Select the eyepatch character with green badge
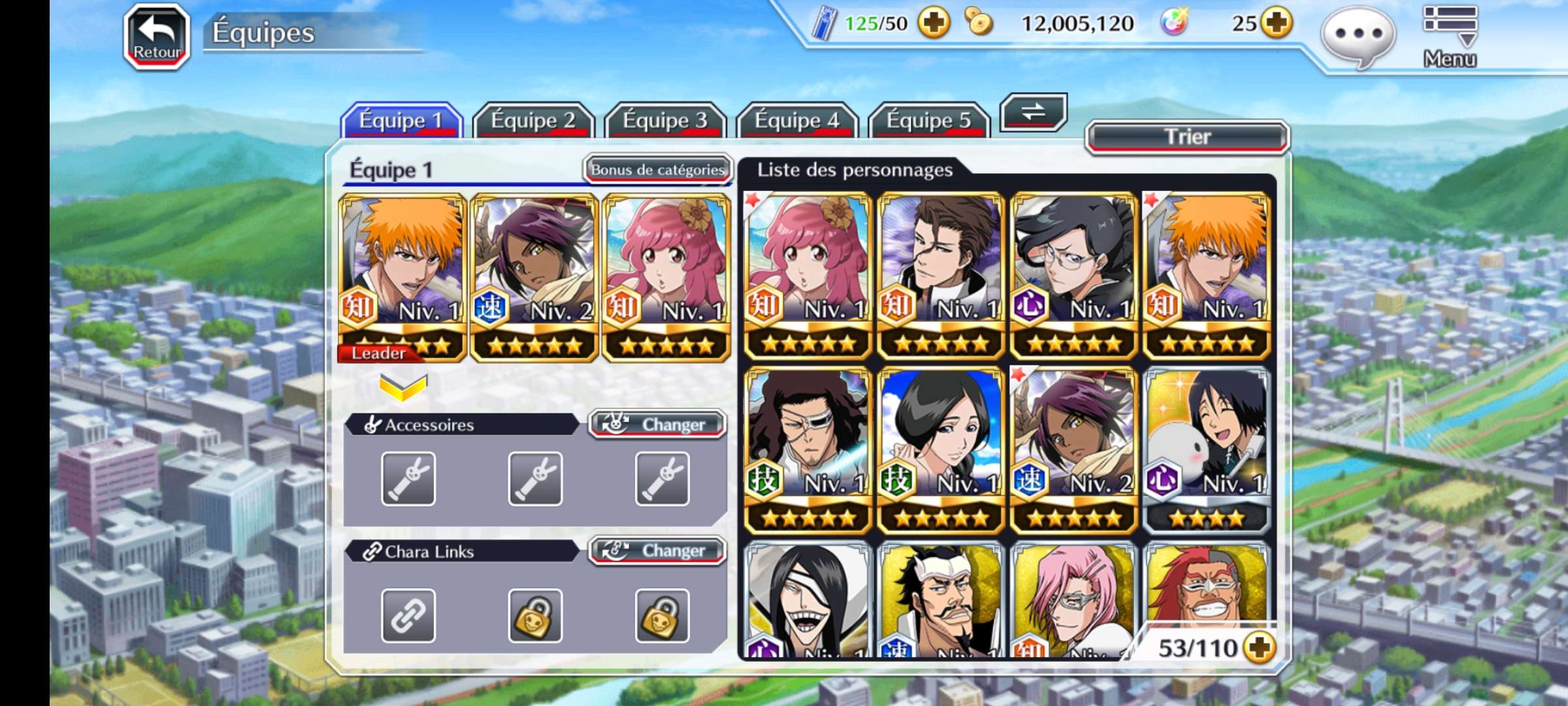This screenshot has width=1568, height=706. (808, 450)
